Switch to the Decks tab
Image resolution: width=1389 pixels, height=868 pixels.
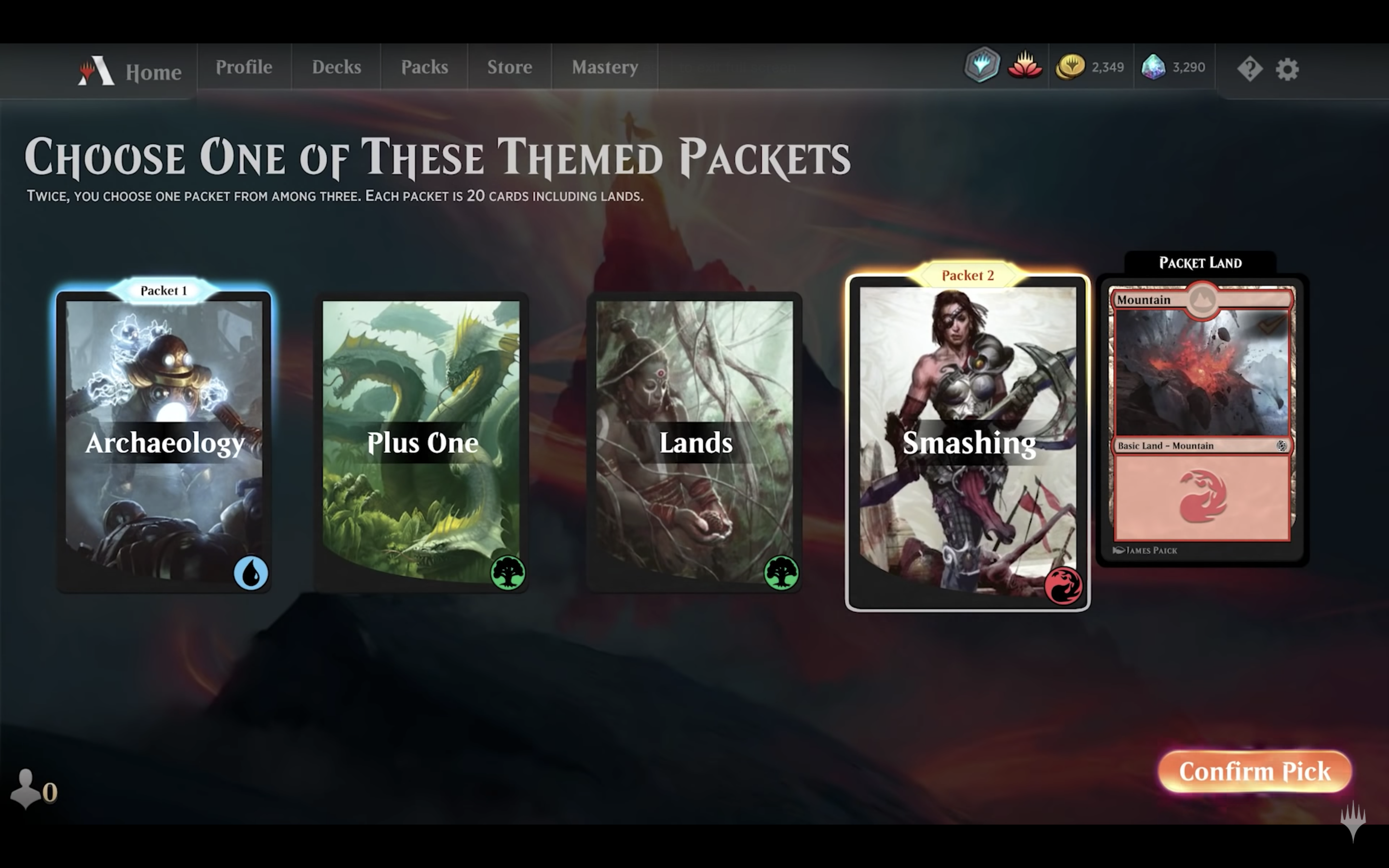tap(336, 67)
